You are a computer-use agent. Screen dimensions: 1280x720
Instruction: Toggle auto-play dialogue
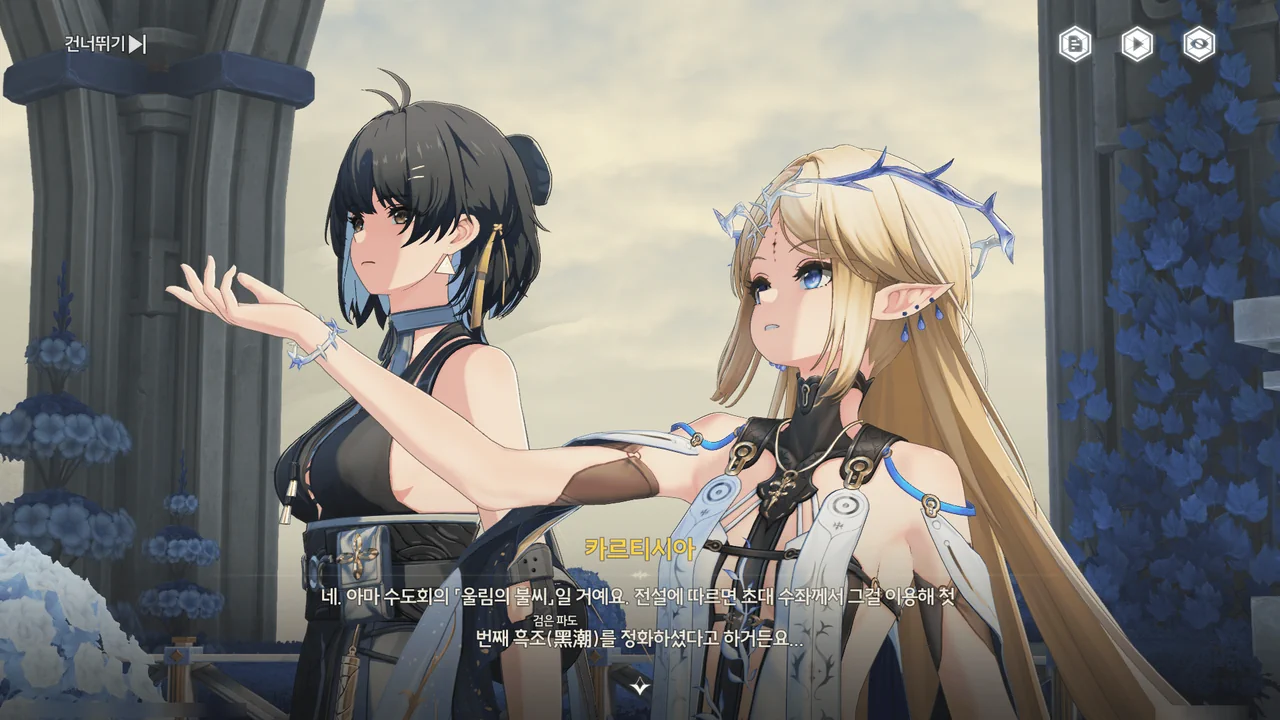(1137, 44)
